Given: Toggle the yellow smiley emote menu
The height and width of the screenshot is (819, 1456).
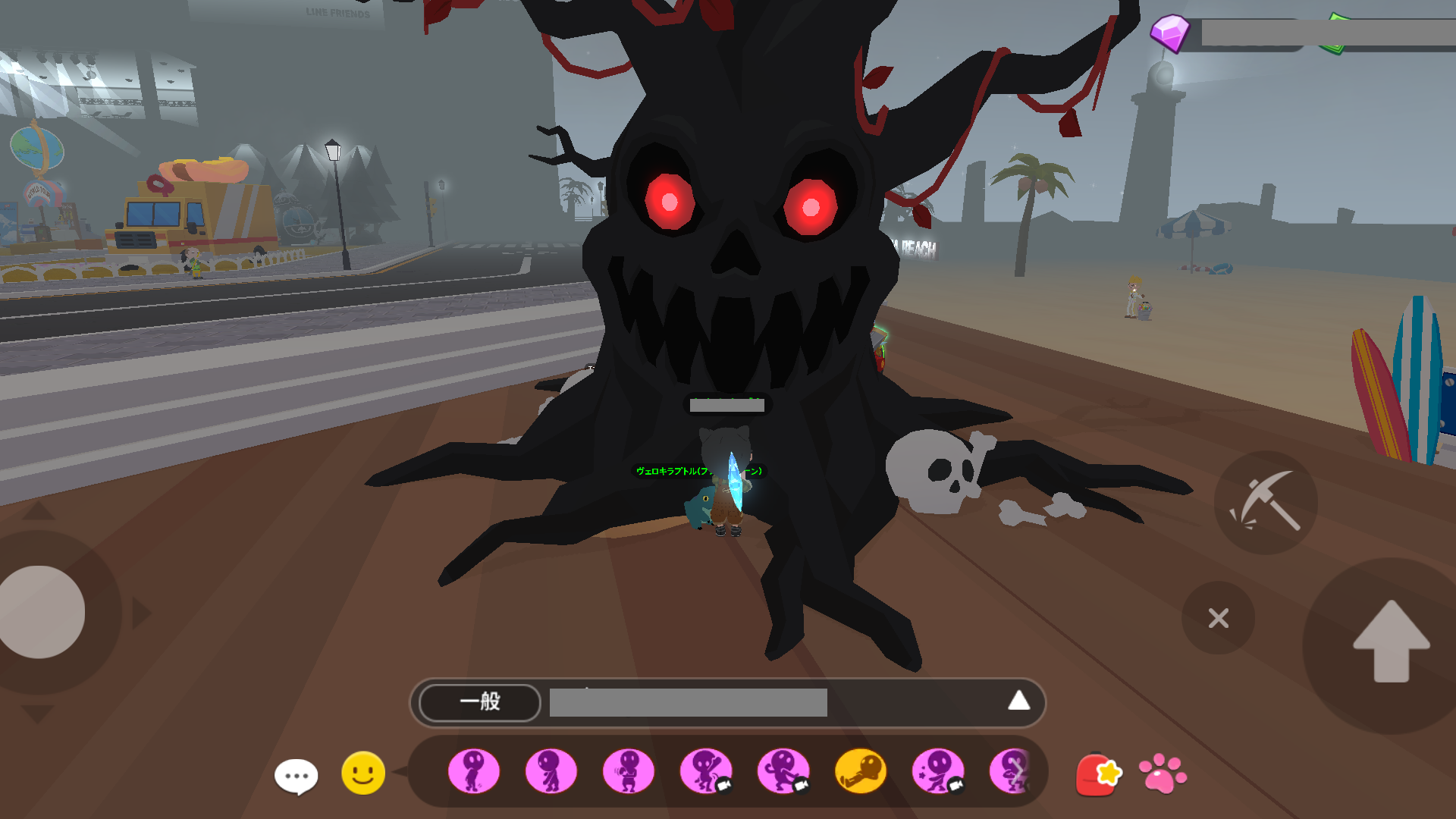Looking at the screenshot, I should point(363,773).
